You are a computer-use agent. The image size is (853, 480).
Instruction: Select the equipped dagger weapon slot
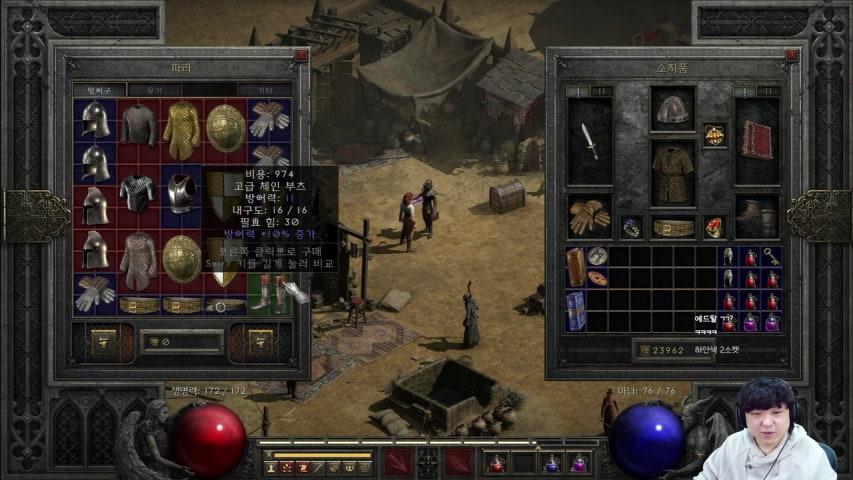(590, 142)
